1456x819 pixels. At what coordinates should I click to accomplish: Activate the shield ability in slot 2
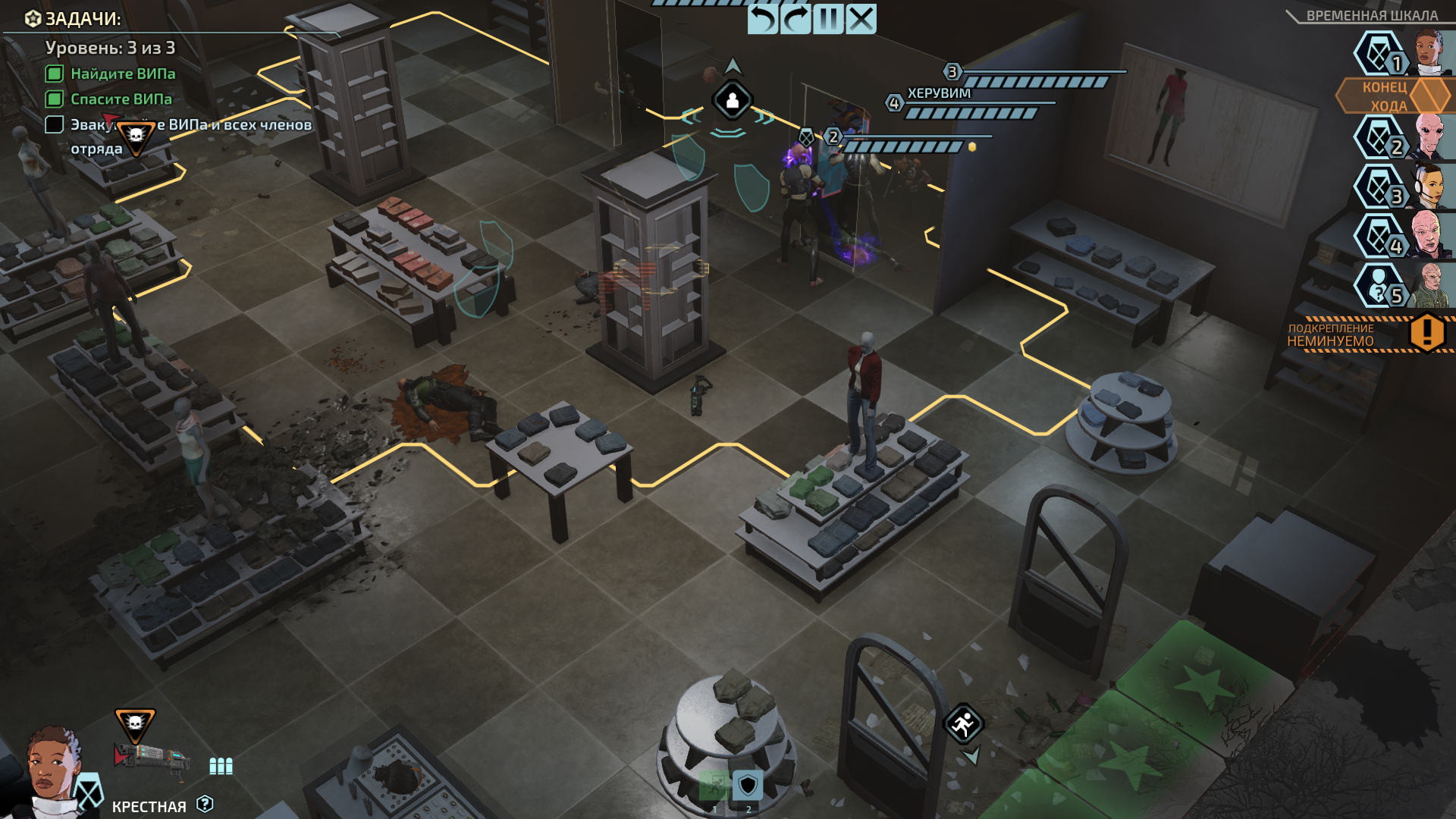(x=748, y=786)
